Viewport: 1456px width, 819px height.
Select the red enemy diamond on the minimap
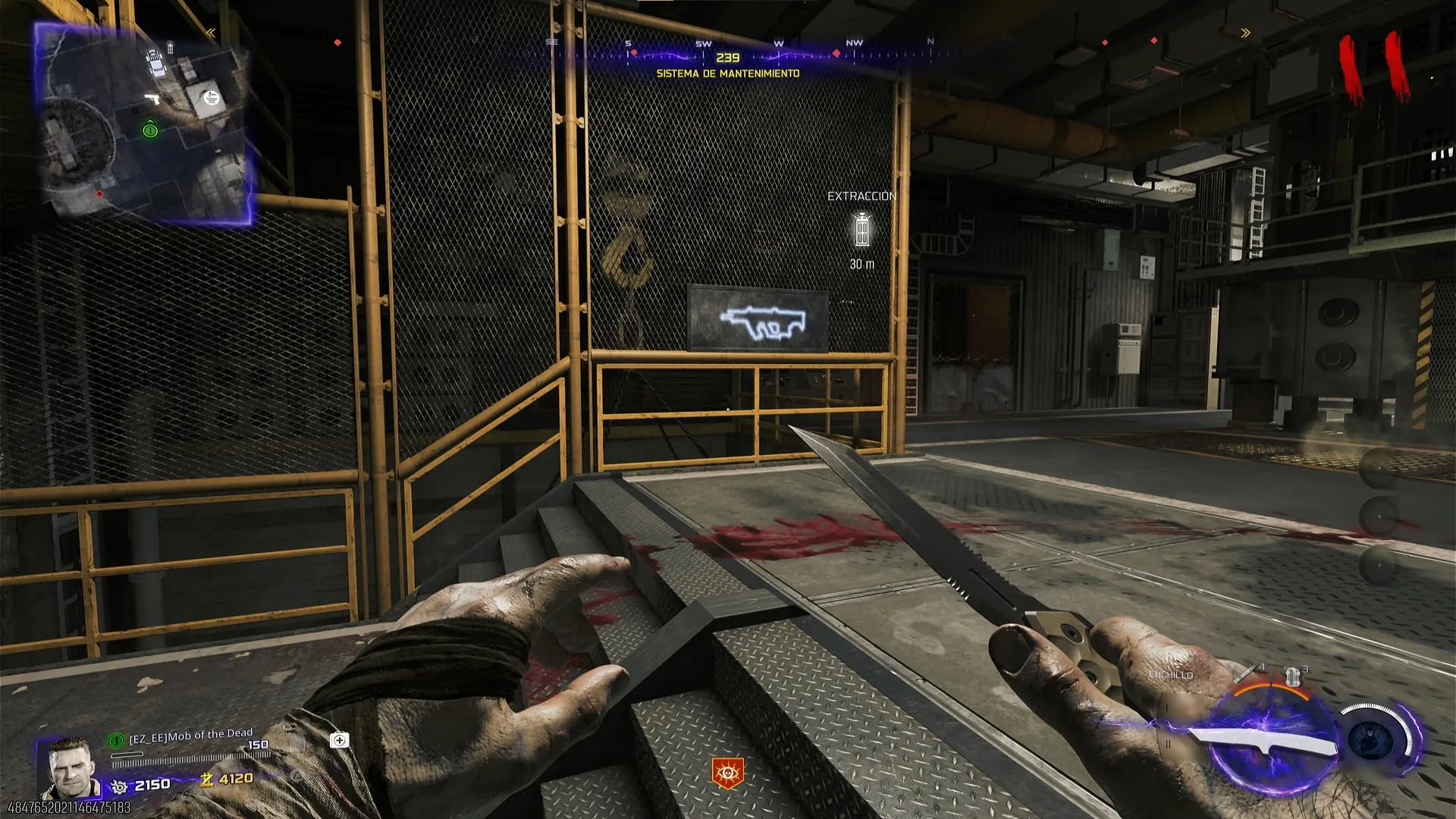[x=99, y=194]
